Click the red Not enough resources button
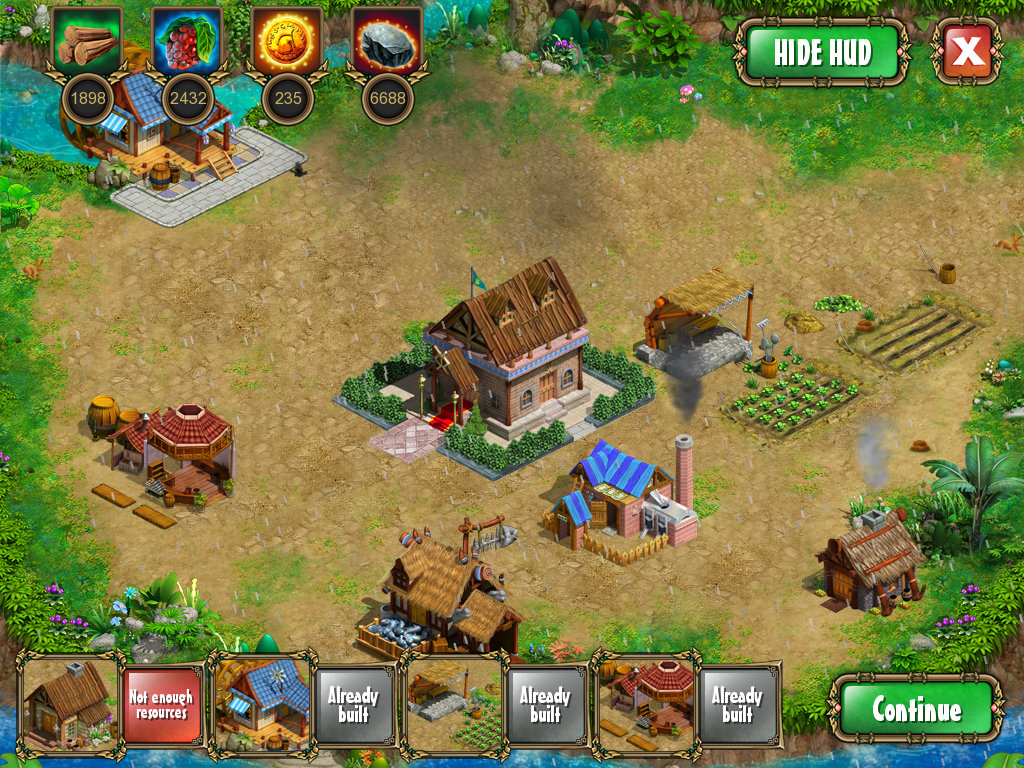 tap(162, 704)
